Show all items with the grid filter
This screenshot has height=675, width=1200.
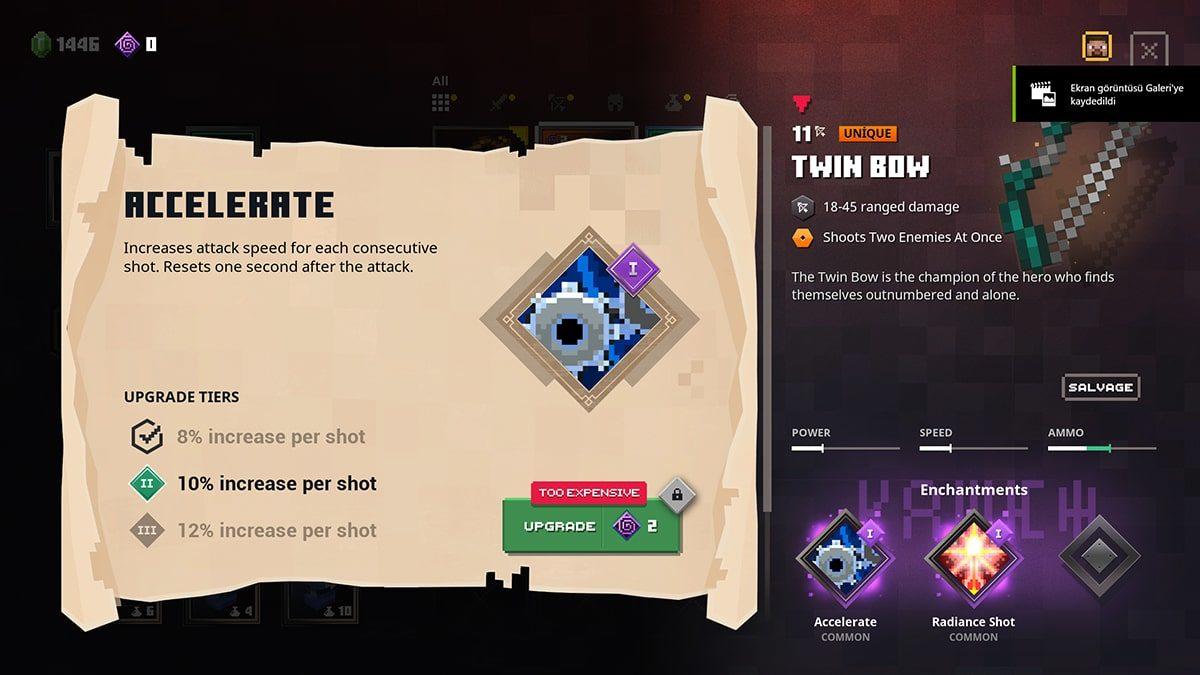[441, 102]
